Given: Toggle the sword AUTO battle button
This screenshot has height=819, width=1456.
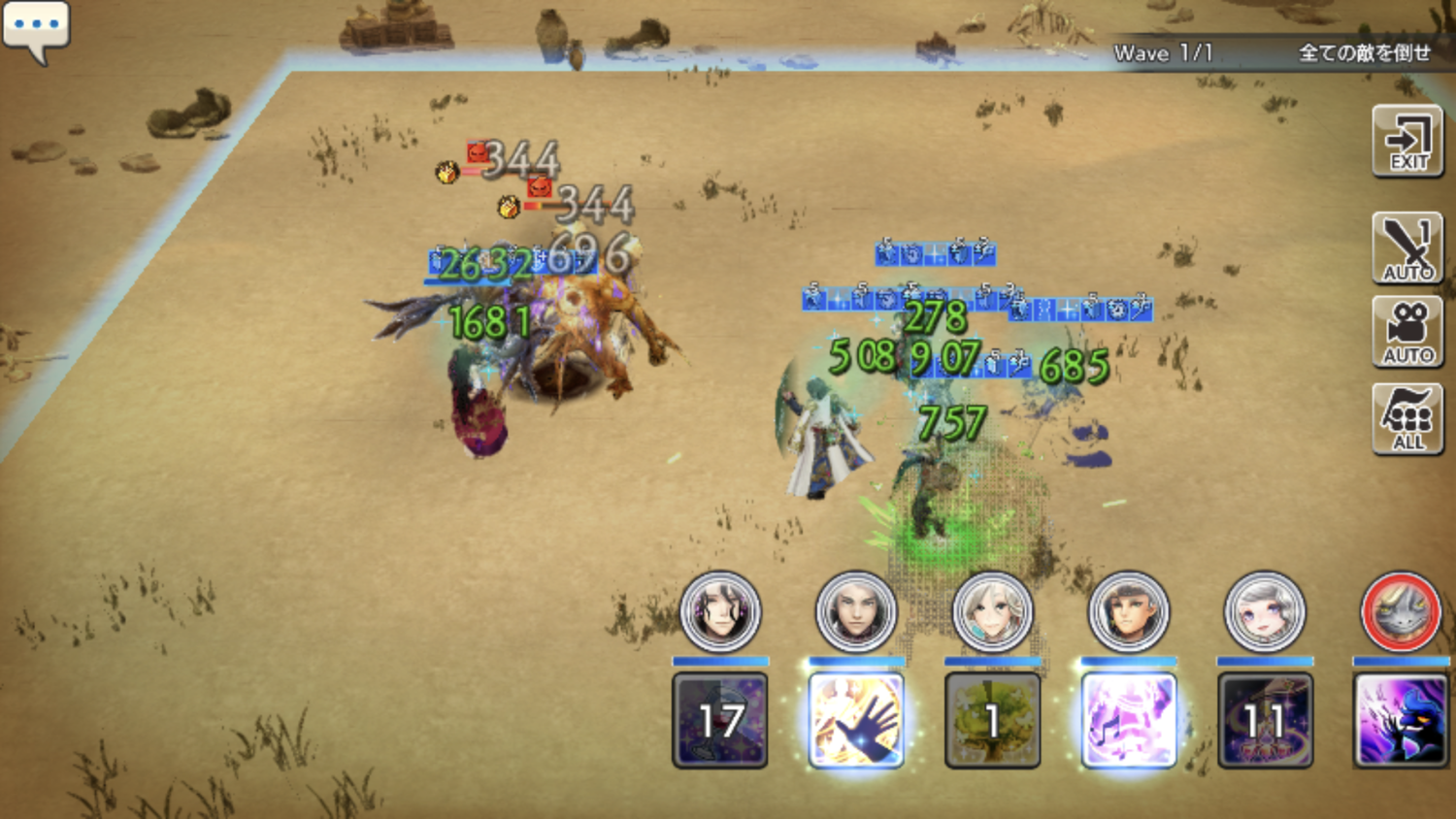Looking at the screenshot, I should pyautogui.click(x=1407, y=248).
